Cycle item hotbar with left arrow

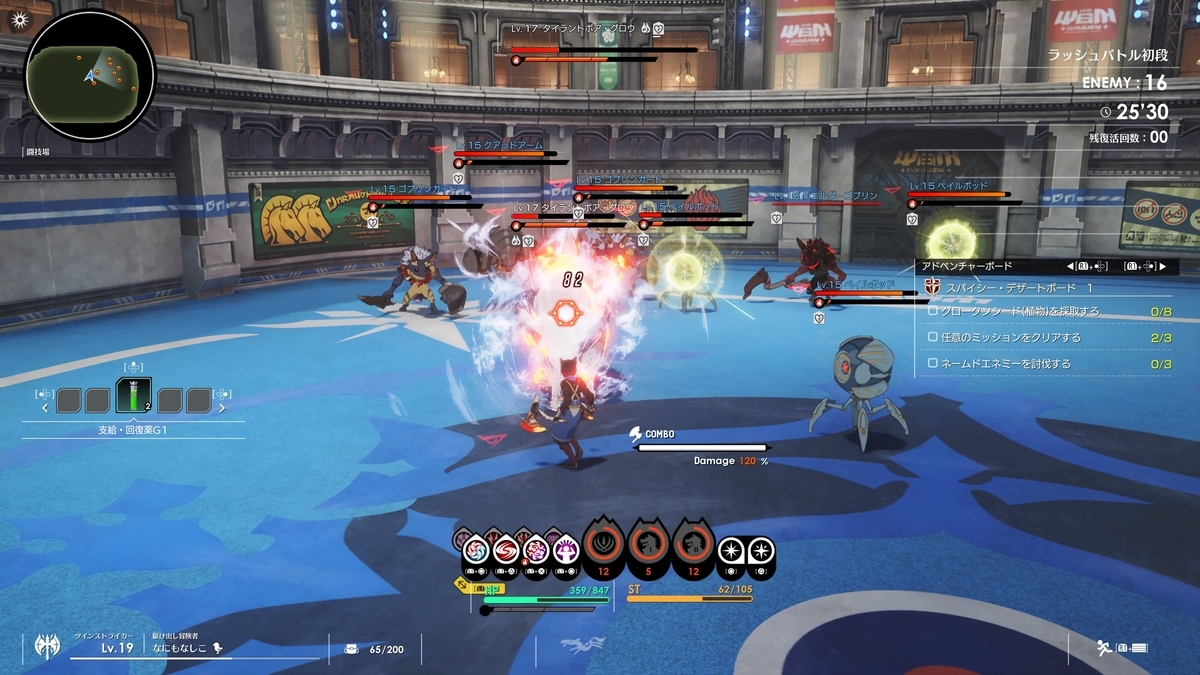[45, 408]
